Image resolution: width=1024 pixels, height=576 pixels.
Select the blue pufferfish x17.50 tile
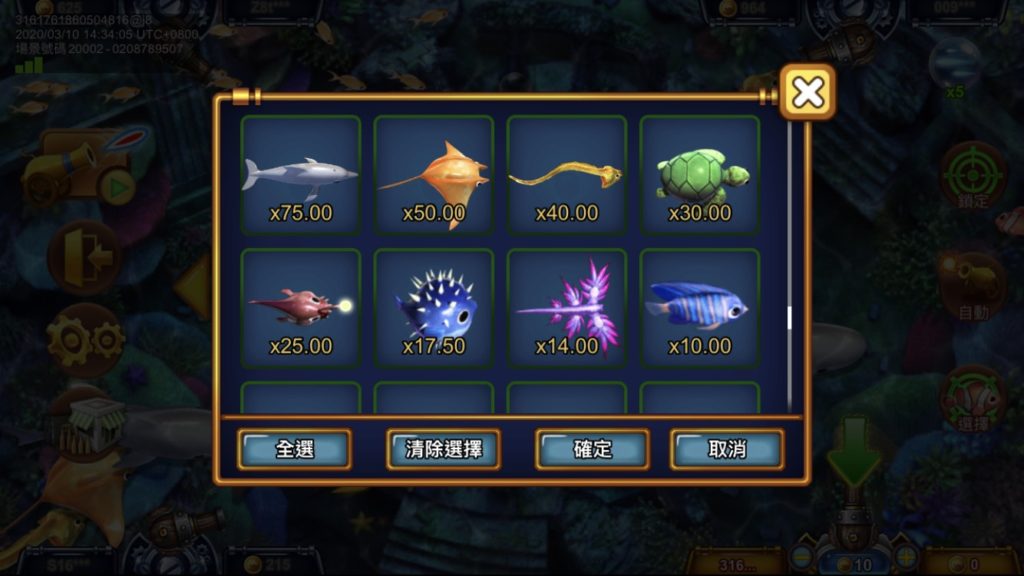click(434, 308)
